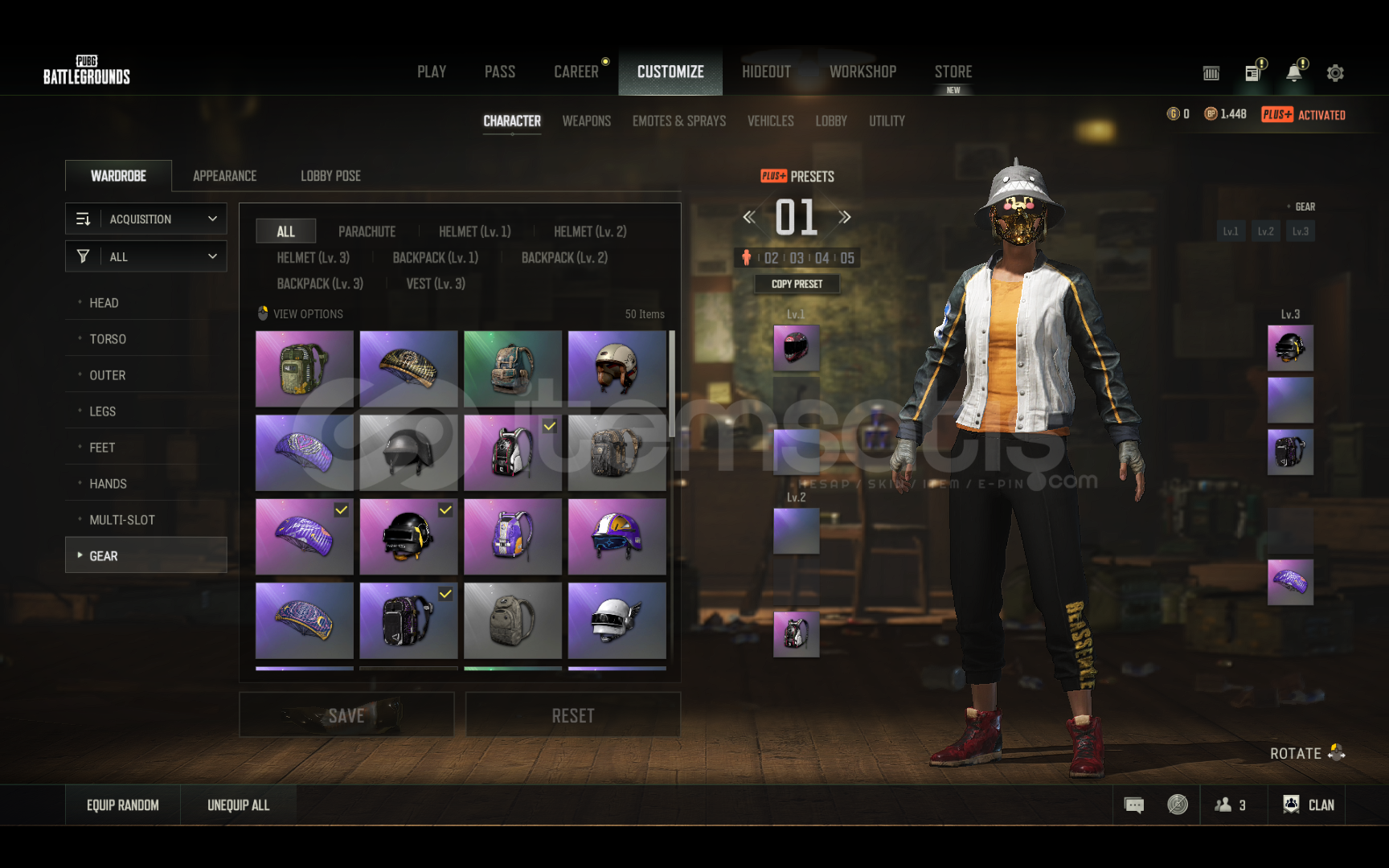Filter gear by Helmet (Lv. 3)
Screen dimensions: 1389x868
313,258
